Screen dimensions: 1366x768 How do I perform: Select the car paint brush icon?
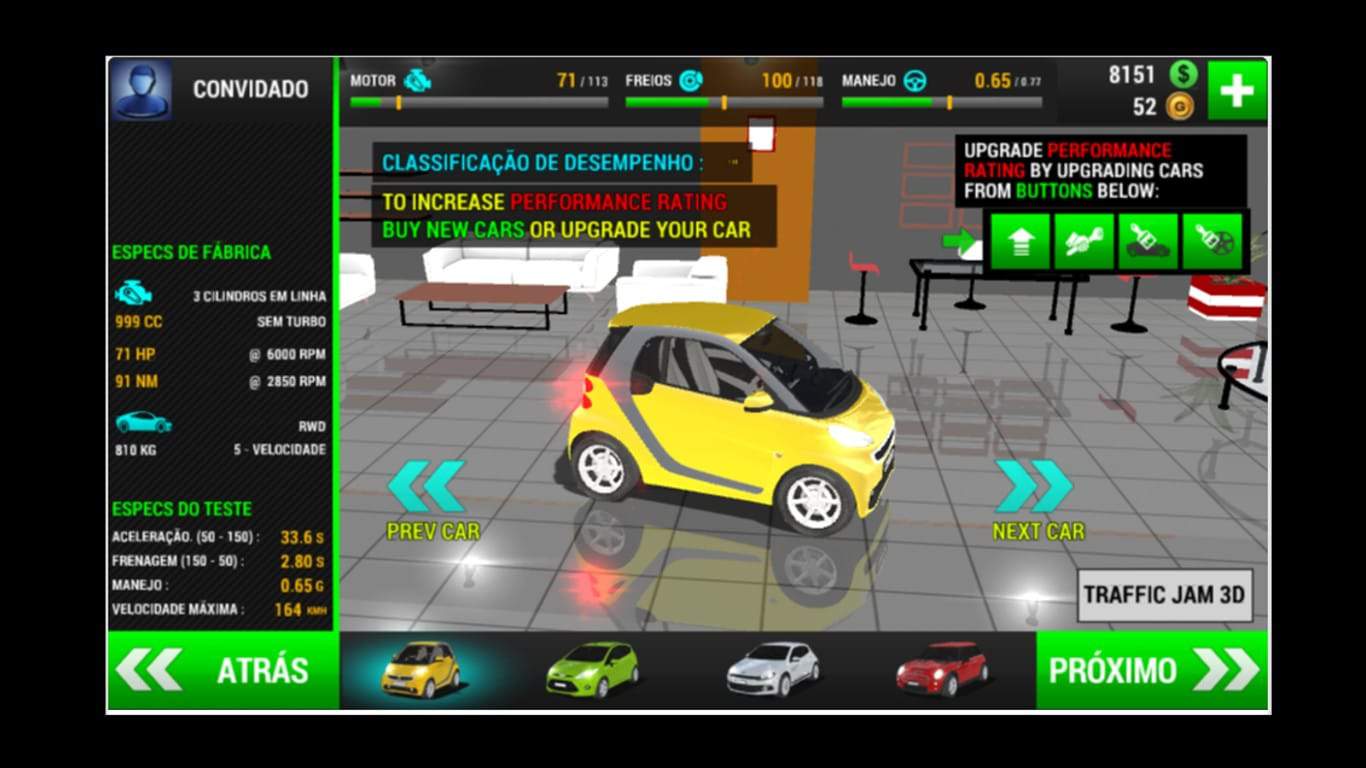[1148, 240]
